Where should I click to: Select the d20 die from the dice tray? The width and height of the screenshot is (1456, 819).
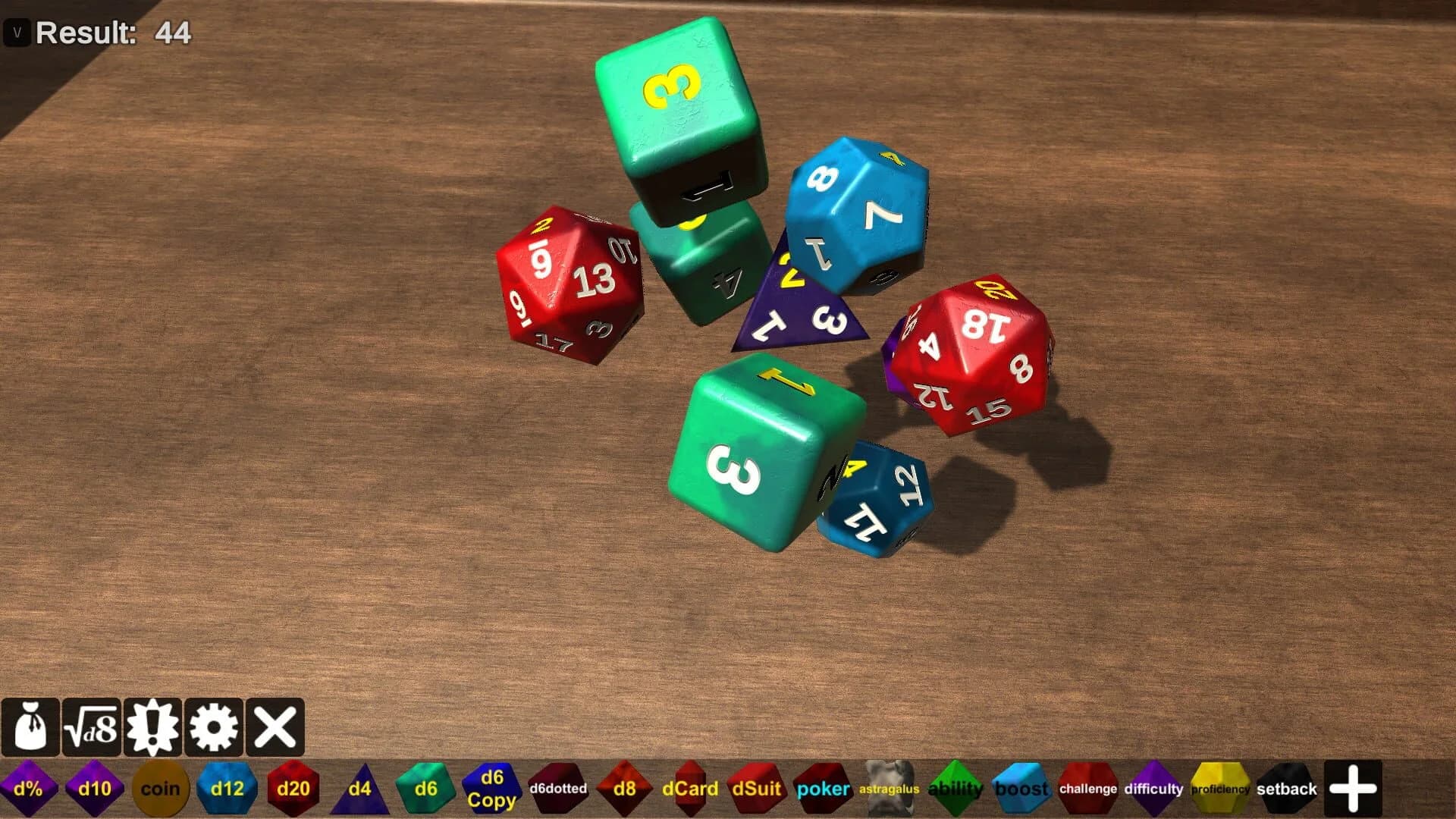293,789
